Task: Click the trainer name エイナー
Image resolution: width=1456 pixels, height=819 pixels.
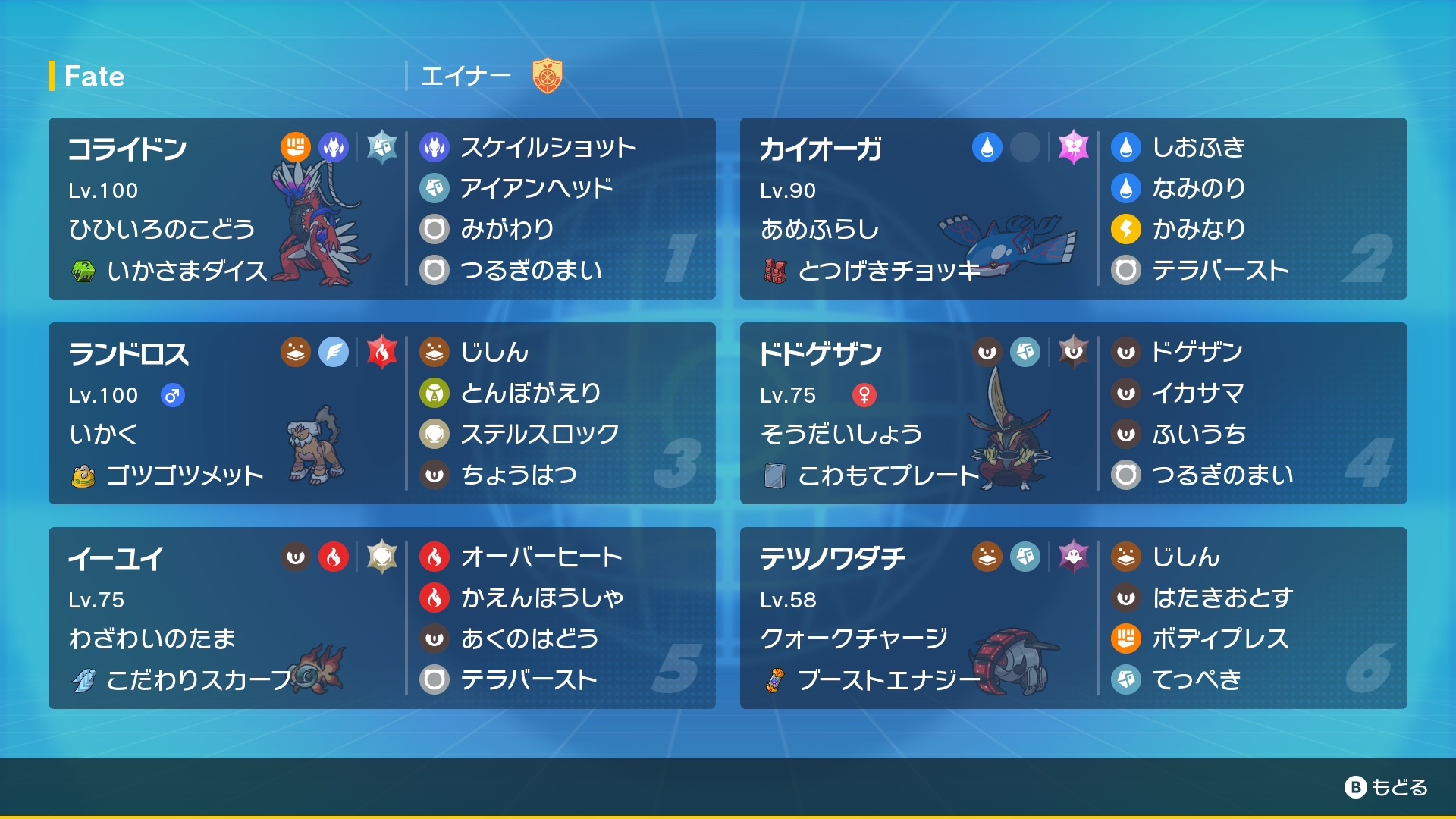Action: coord(466,76)
